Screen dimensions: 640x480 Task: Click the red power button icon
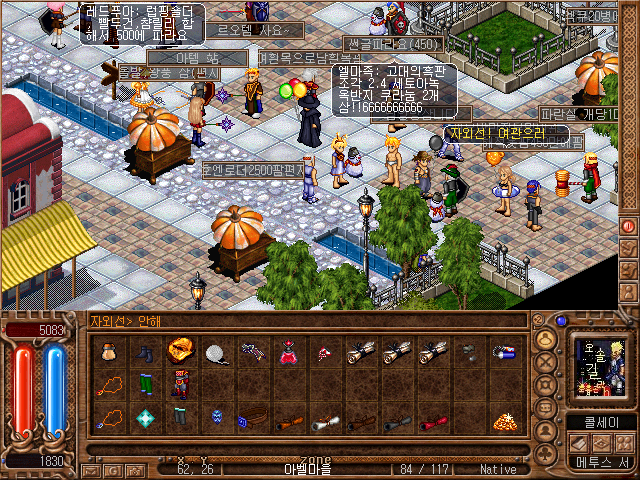pyautogui.click(x=629, y=226)
